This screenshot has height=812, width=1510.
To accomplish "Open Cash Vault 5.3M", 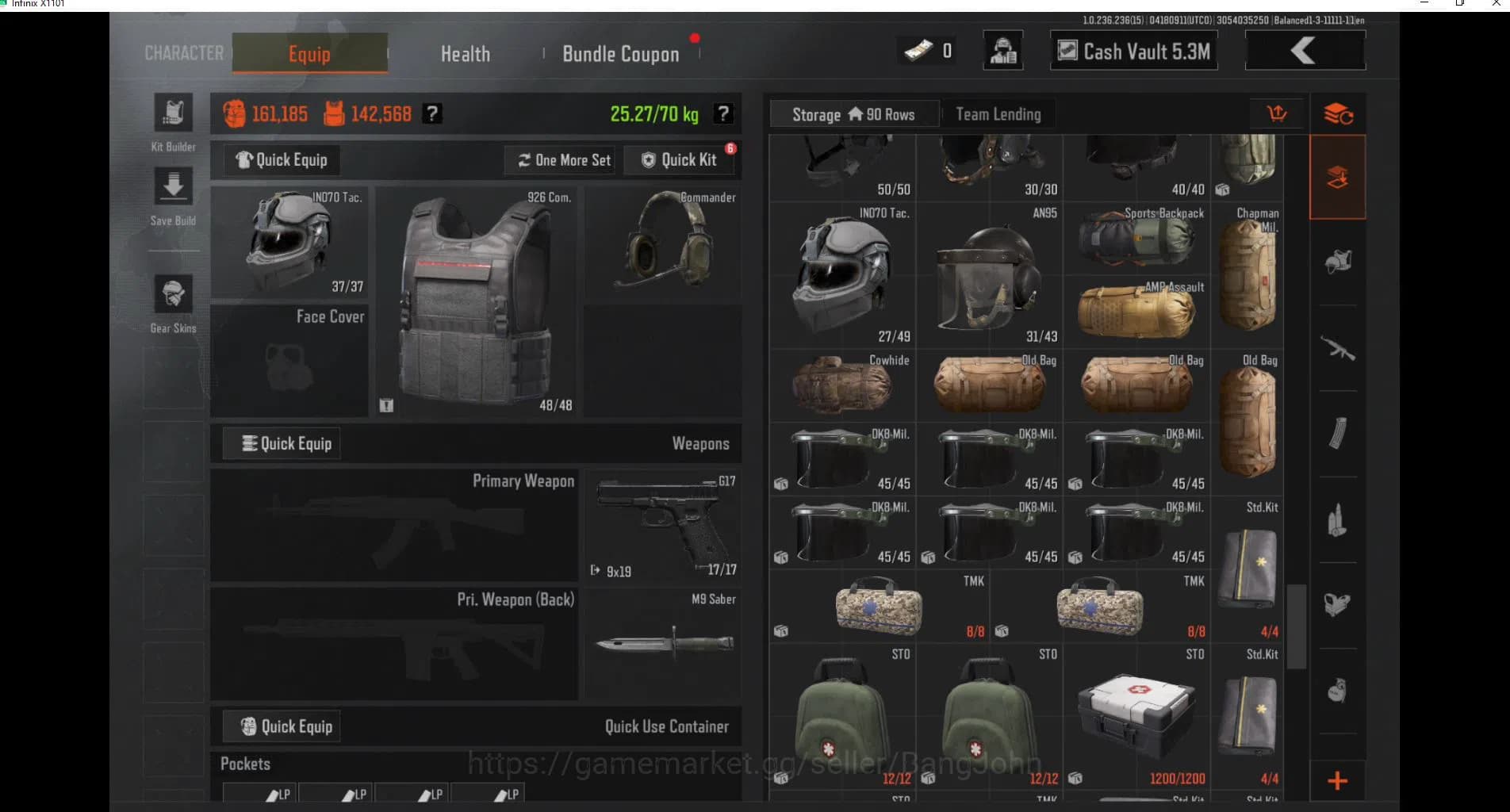I will coord(1132,50).
